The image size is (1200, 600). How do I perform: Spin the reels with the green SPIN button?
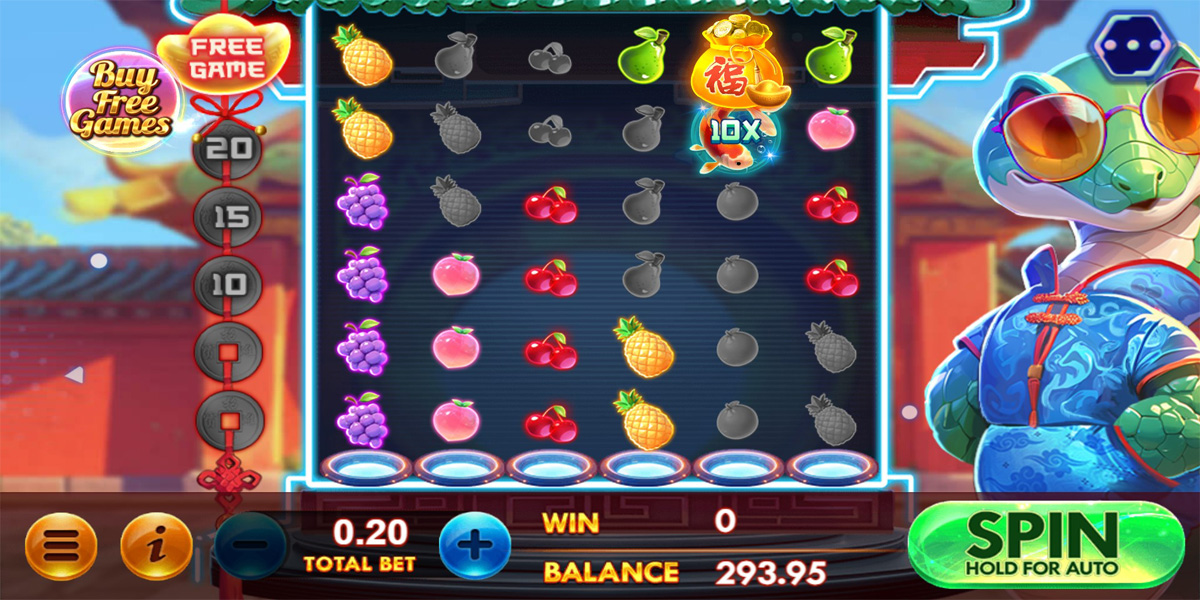pos(1042,545)
